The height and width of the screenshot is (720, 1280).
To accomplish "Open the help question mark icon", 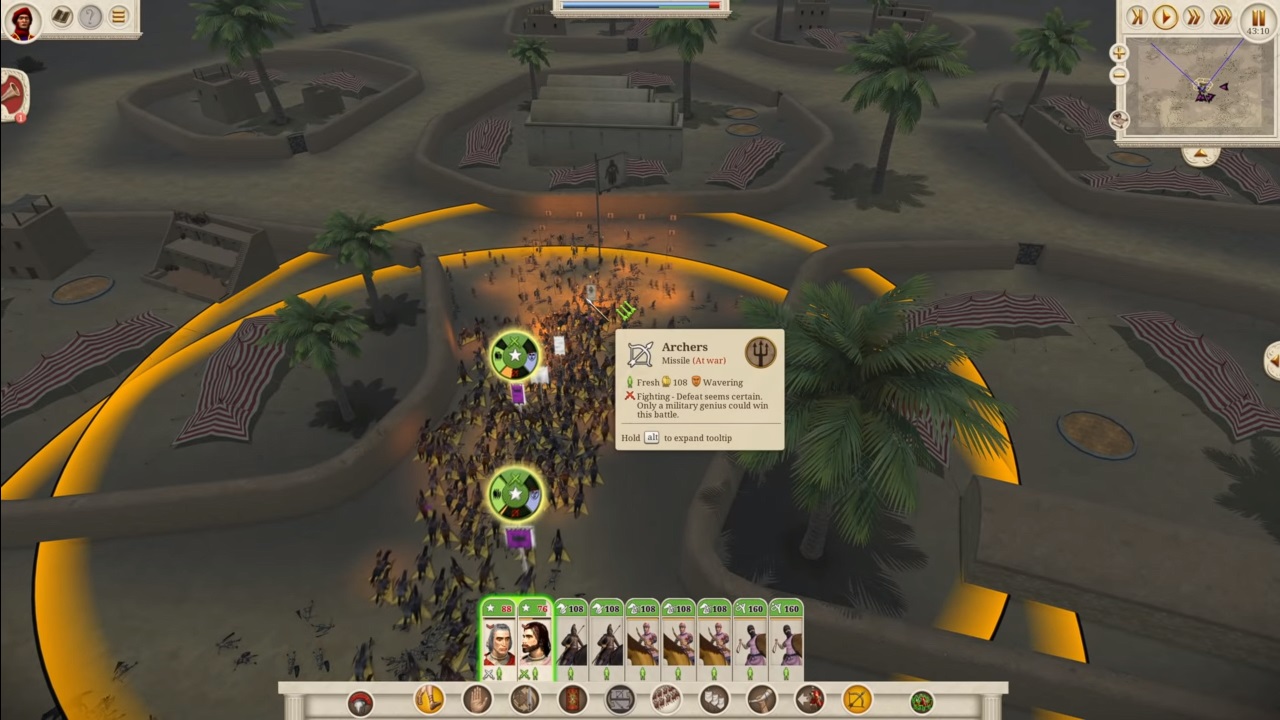I will click(91, 17).
